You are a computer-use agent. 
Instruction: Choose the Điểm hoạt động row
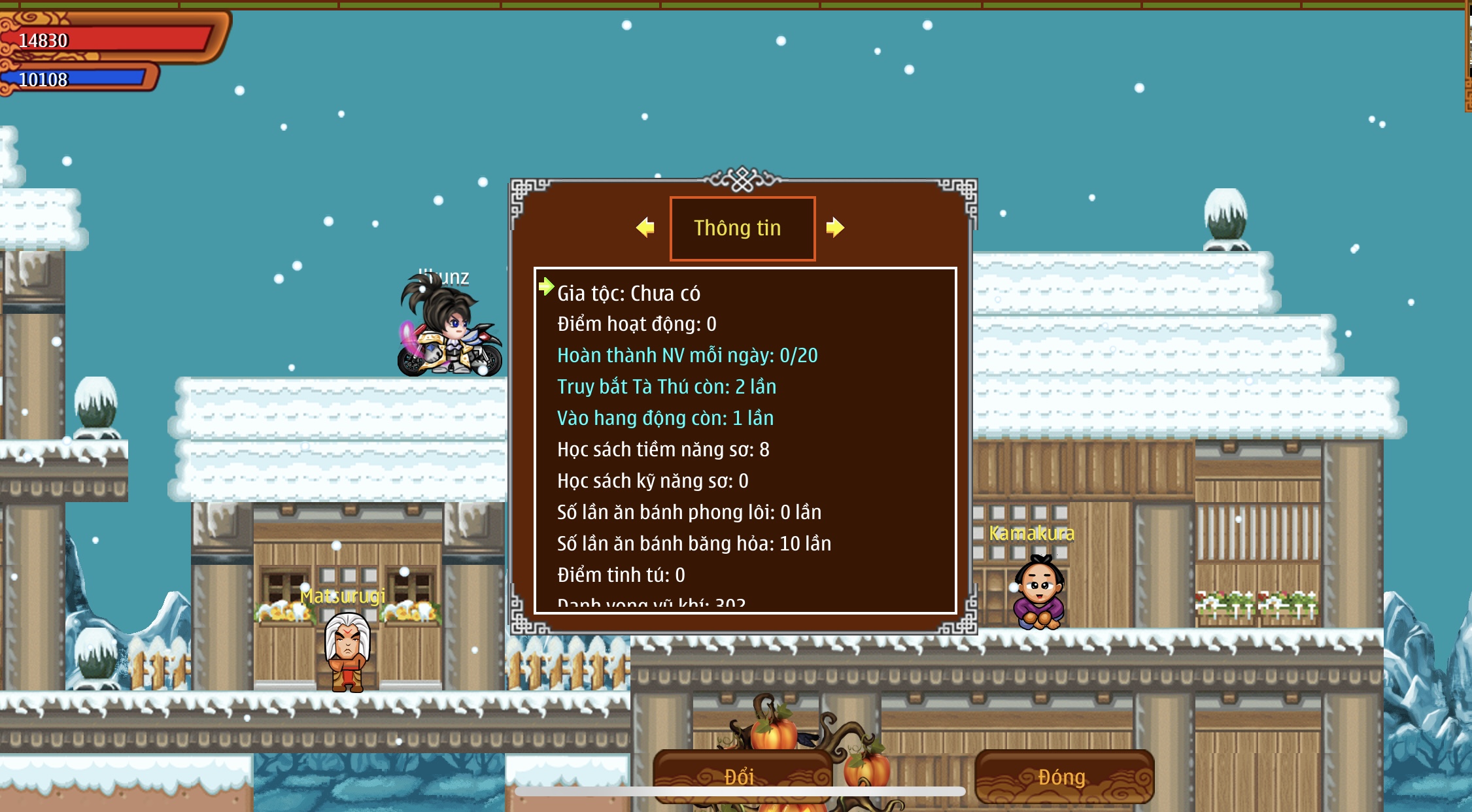(636, 324)
